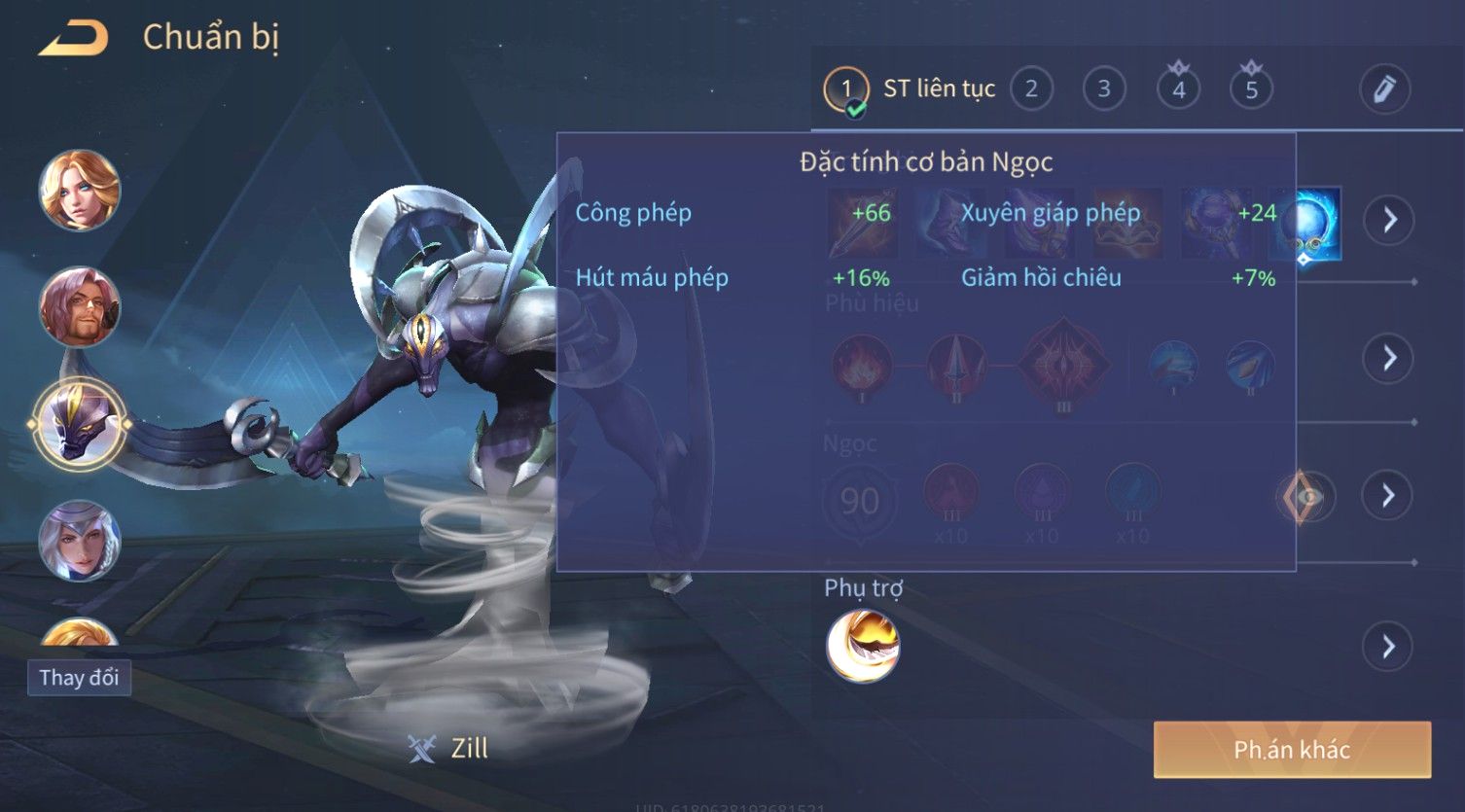Image resolution: width=1465 pixels, height=812 pixels.
Task: Click the Ph.án khác button
Action: point(1292,749)
